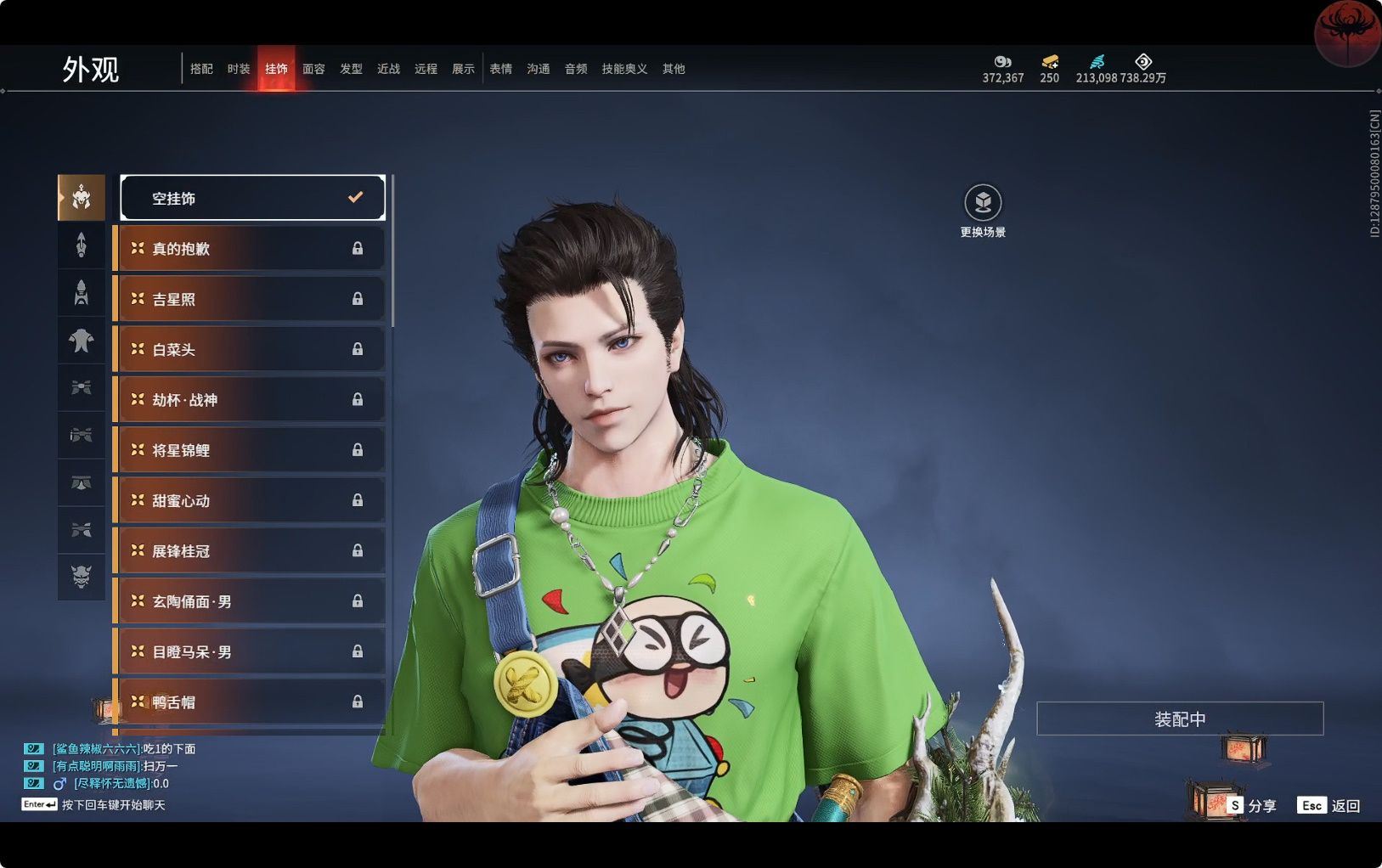The height and width of the screenshot is (868, 1382).
Task: Select the demon mask category icon
Action: tap(82, 578)
